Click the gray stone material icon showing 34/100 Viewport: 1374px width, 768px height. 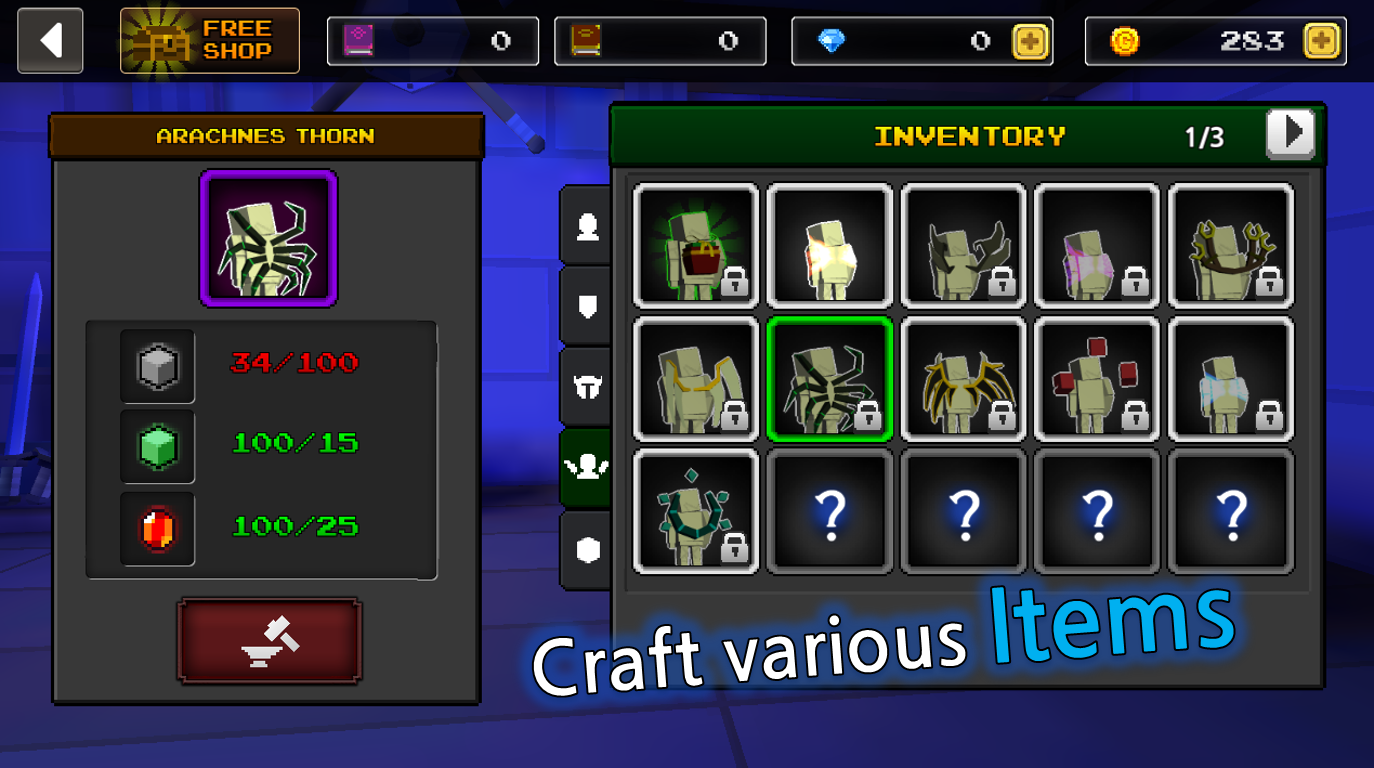pyautogui.click(x=157, y=366)
